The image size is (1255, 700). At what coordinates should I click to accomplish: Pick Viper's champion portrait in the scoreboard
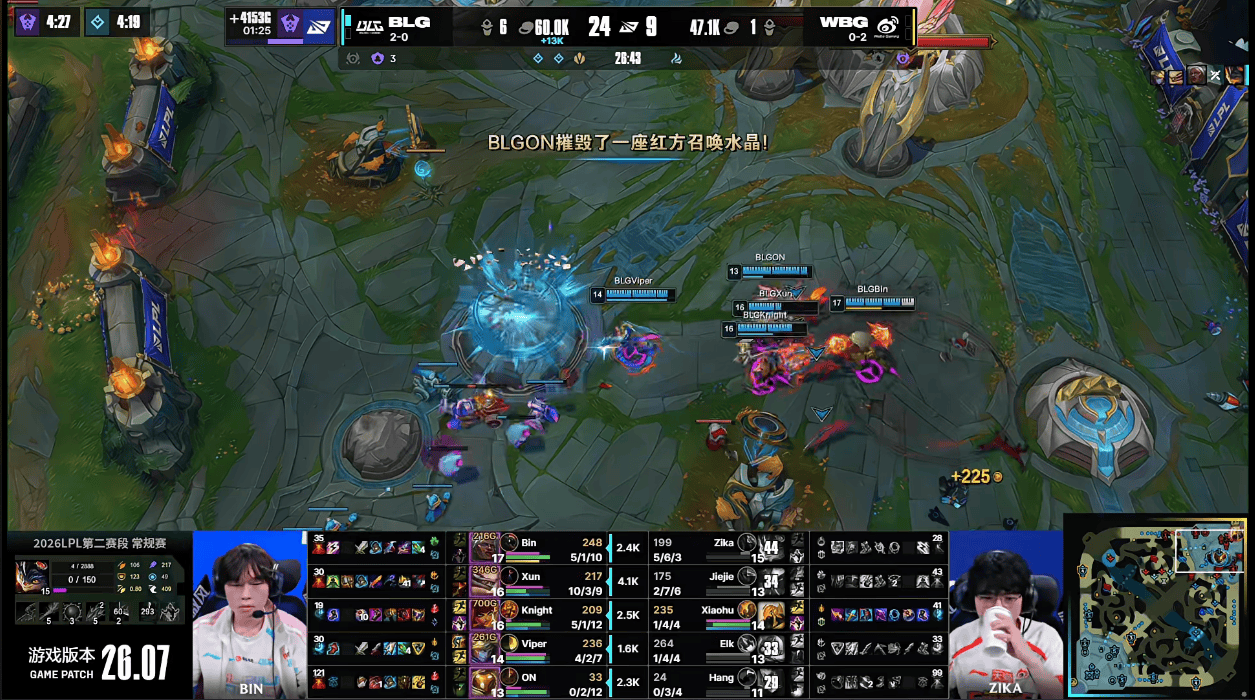(x=484, y=647)
